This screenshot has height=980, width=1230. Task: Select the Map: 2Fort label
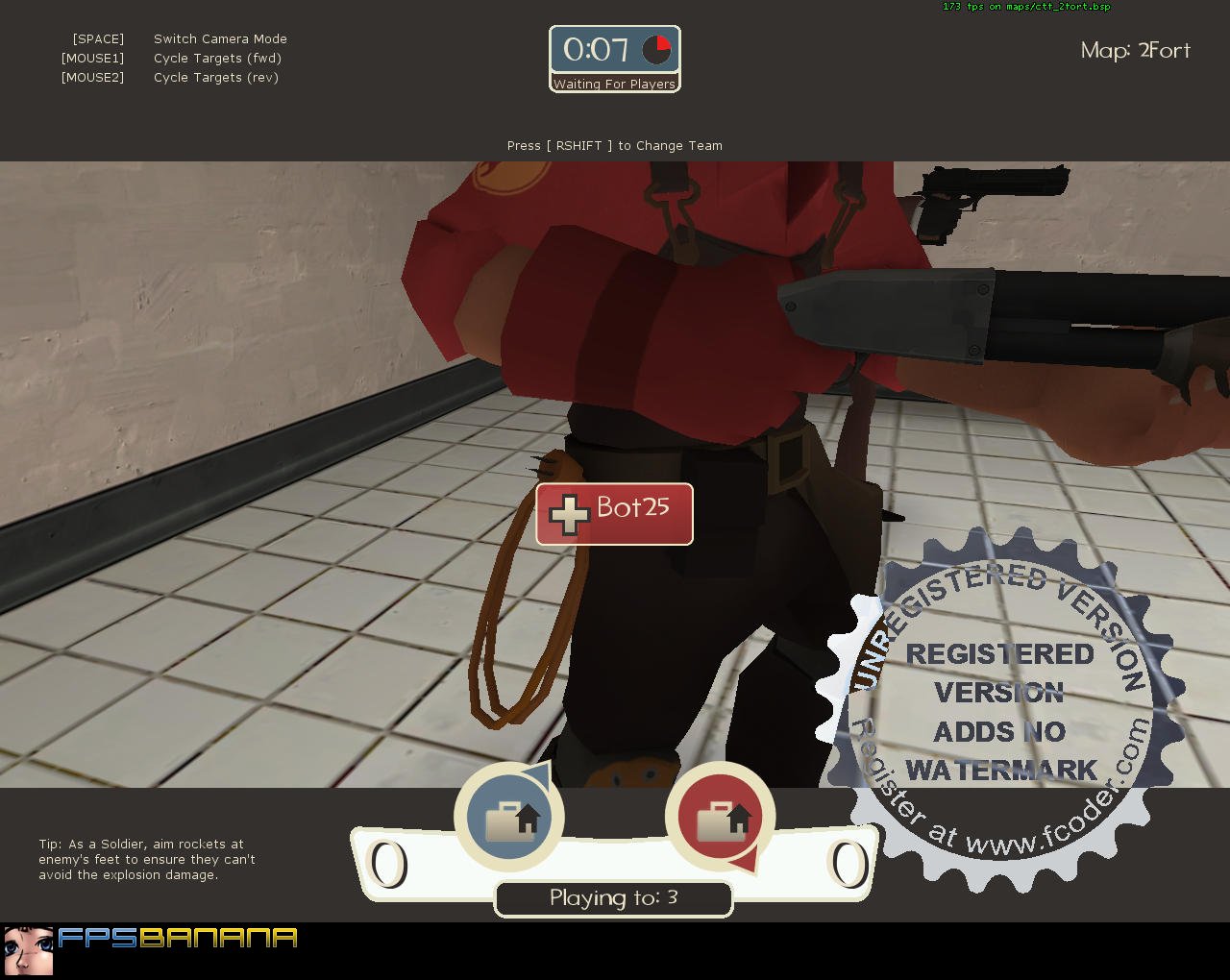click(x=1135, y=50)
